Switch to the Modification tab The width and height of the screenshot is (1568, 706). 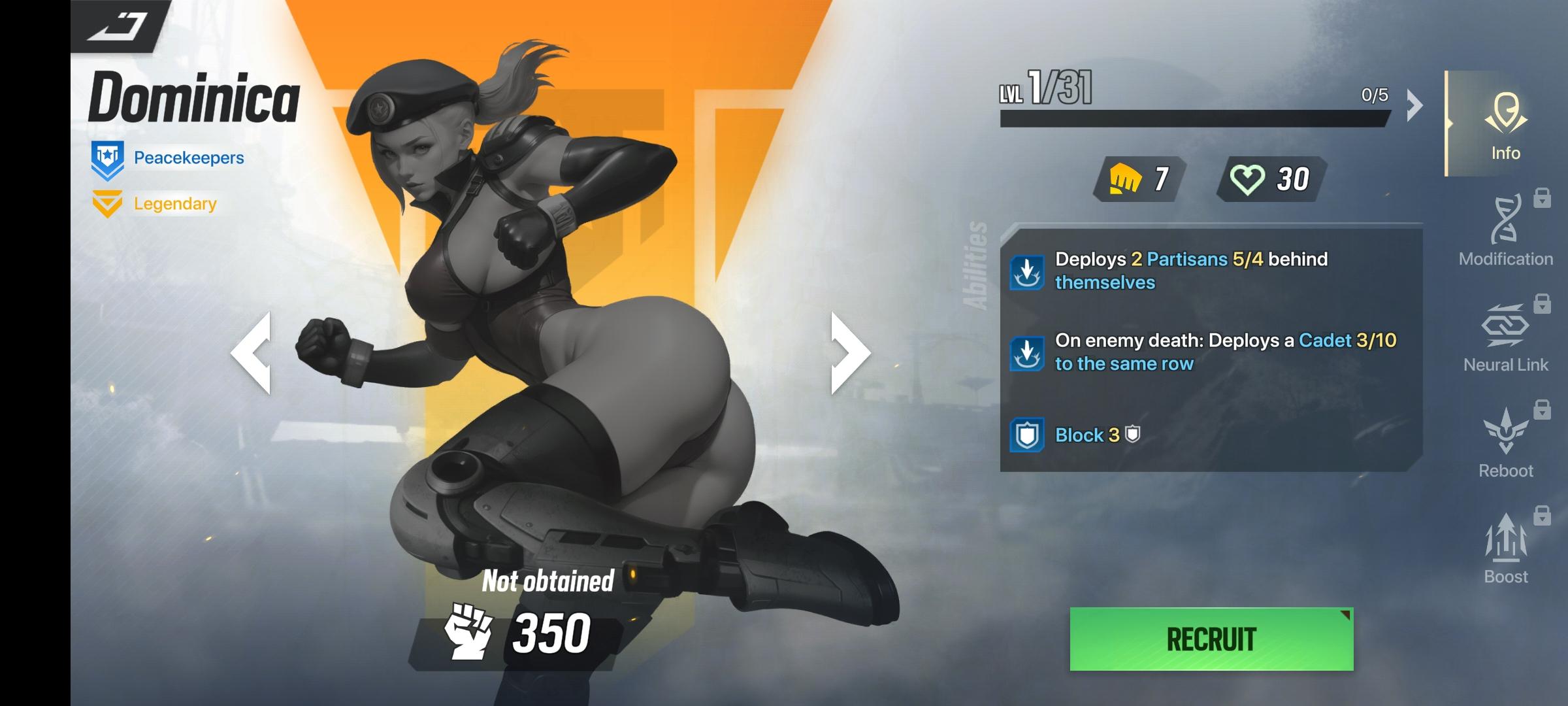1505,235
